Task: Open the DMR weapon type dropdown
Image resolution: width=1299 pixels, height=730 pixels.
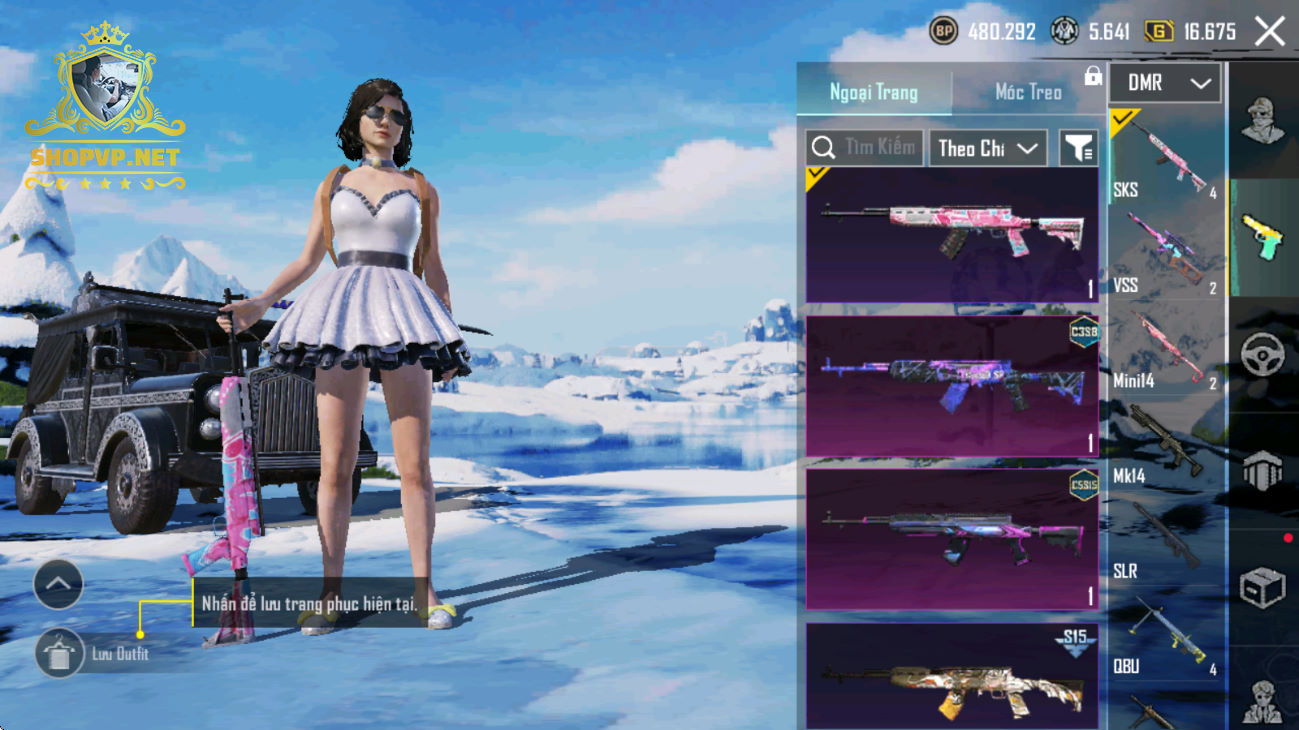Action: [x=1166, y=84]
